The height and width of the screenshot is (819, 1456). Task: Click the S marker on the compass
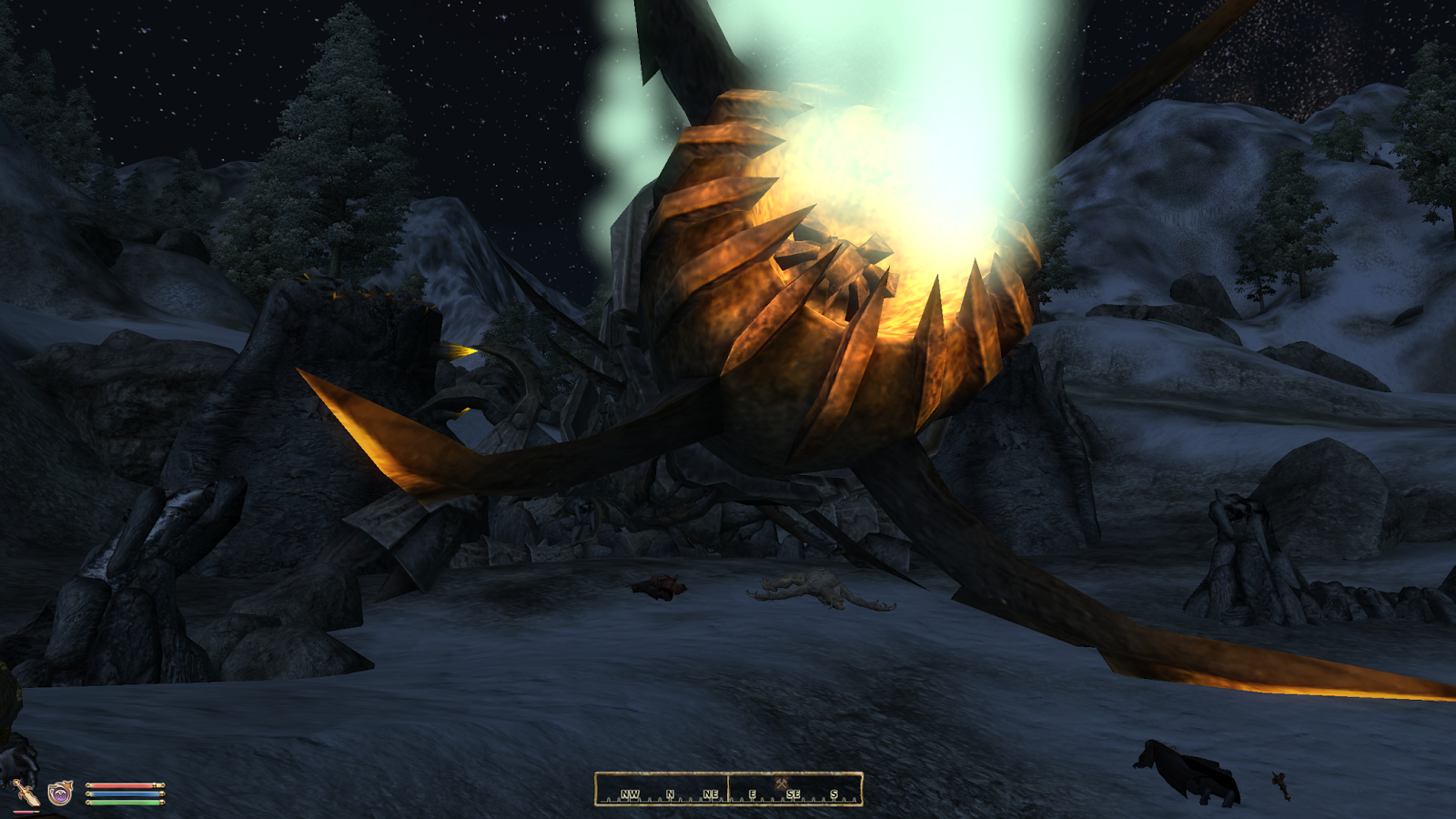click(x=833, y=794)
